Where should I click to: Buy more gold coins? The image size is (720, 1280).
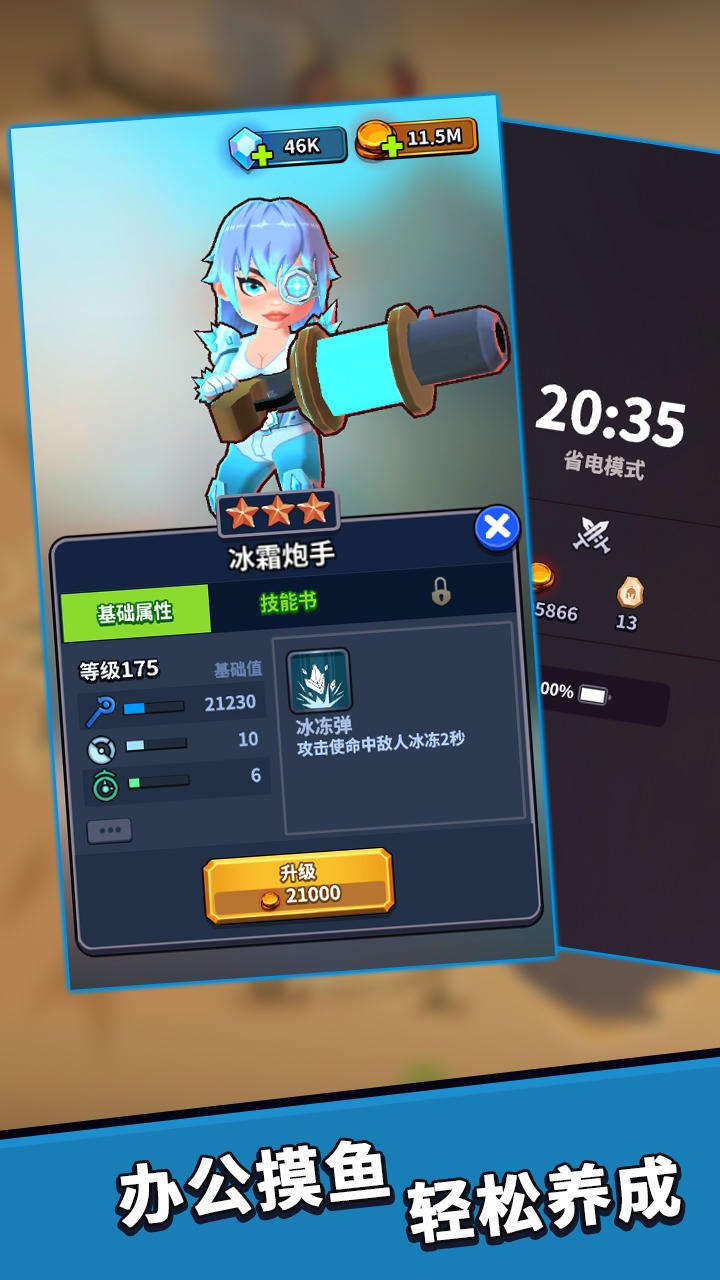[x=391, y=145]
